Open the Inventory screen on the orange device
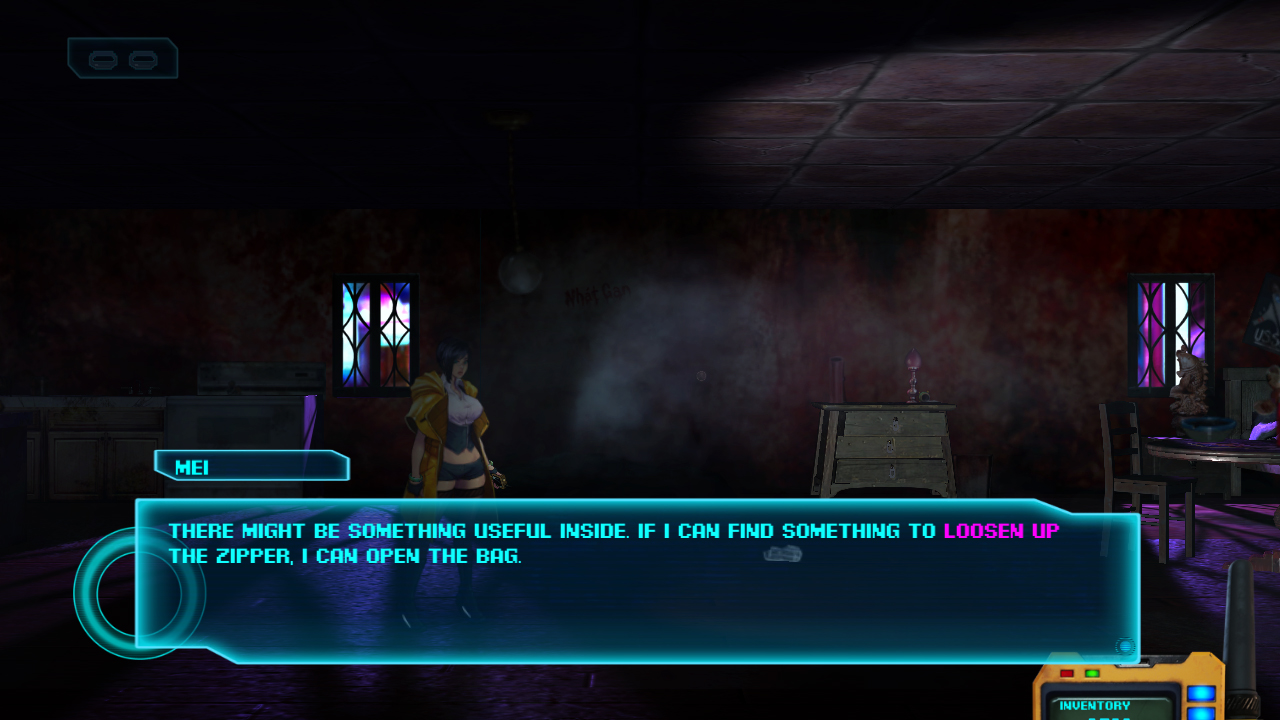This screenshot has height=720, width=1280. coord(1095,705)
